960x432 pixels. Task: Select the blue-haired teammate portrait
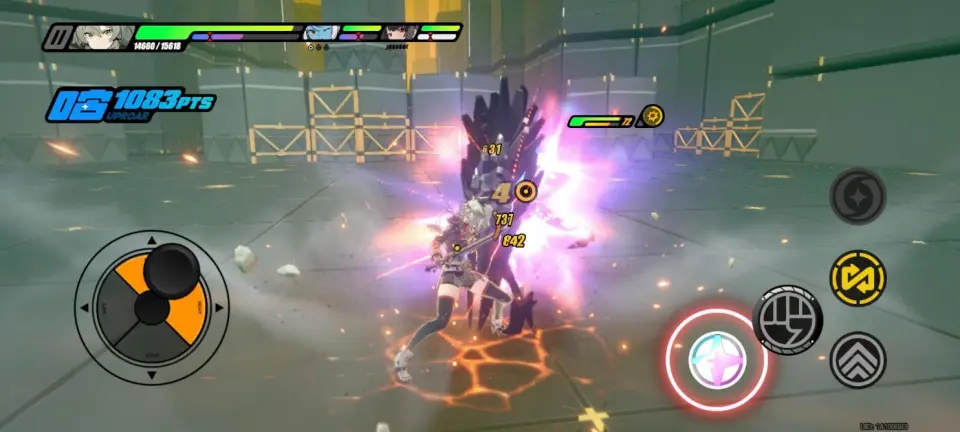318,34
